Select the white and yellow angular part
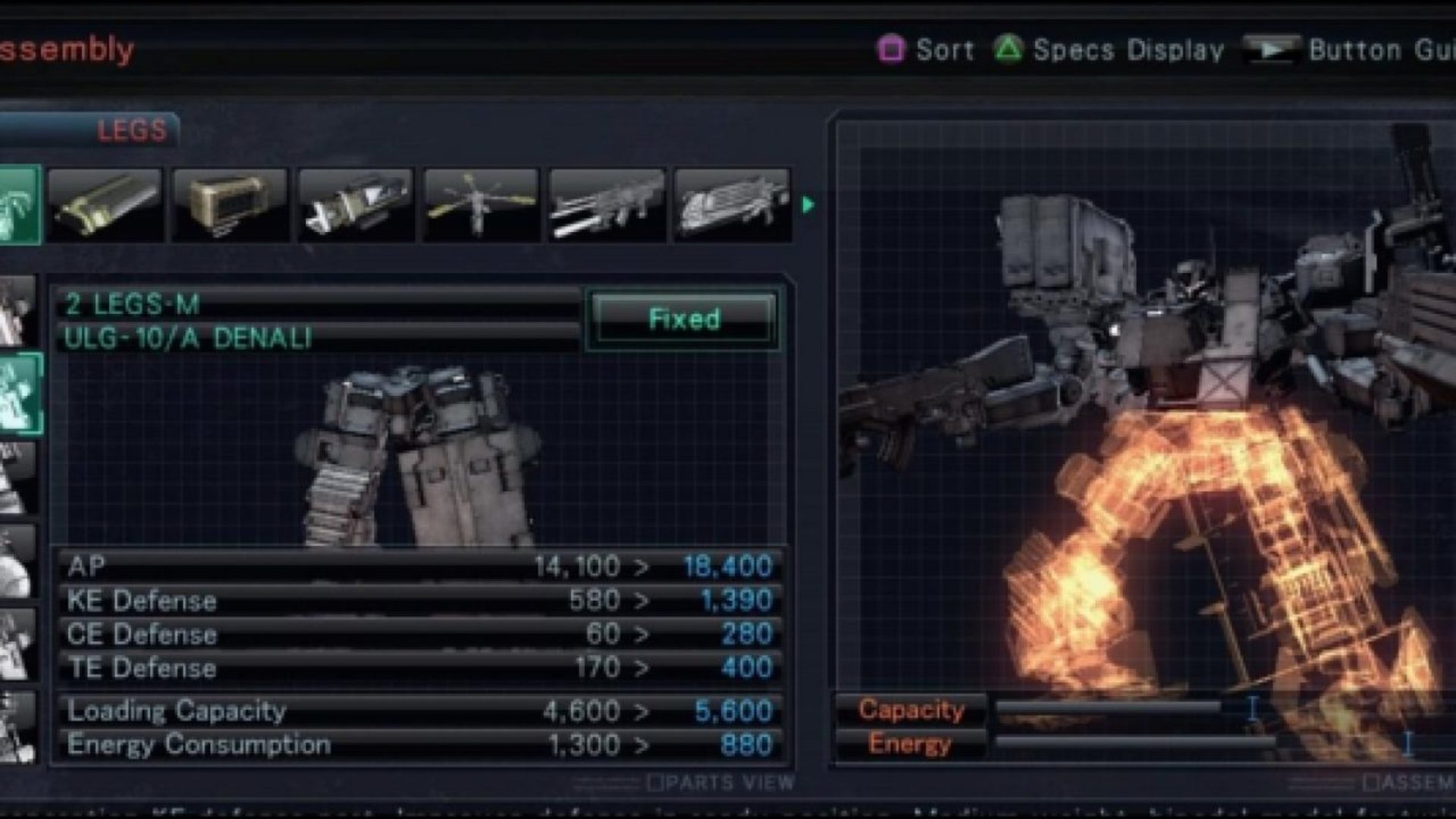Image resolution: width=1456 pixels, height=819 pixels. 356,205
